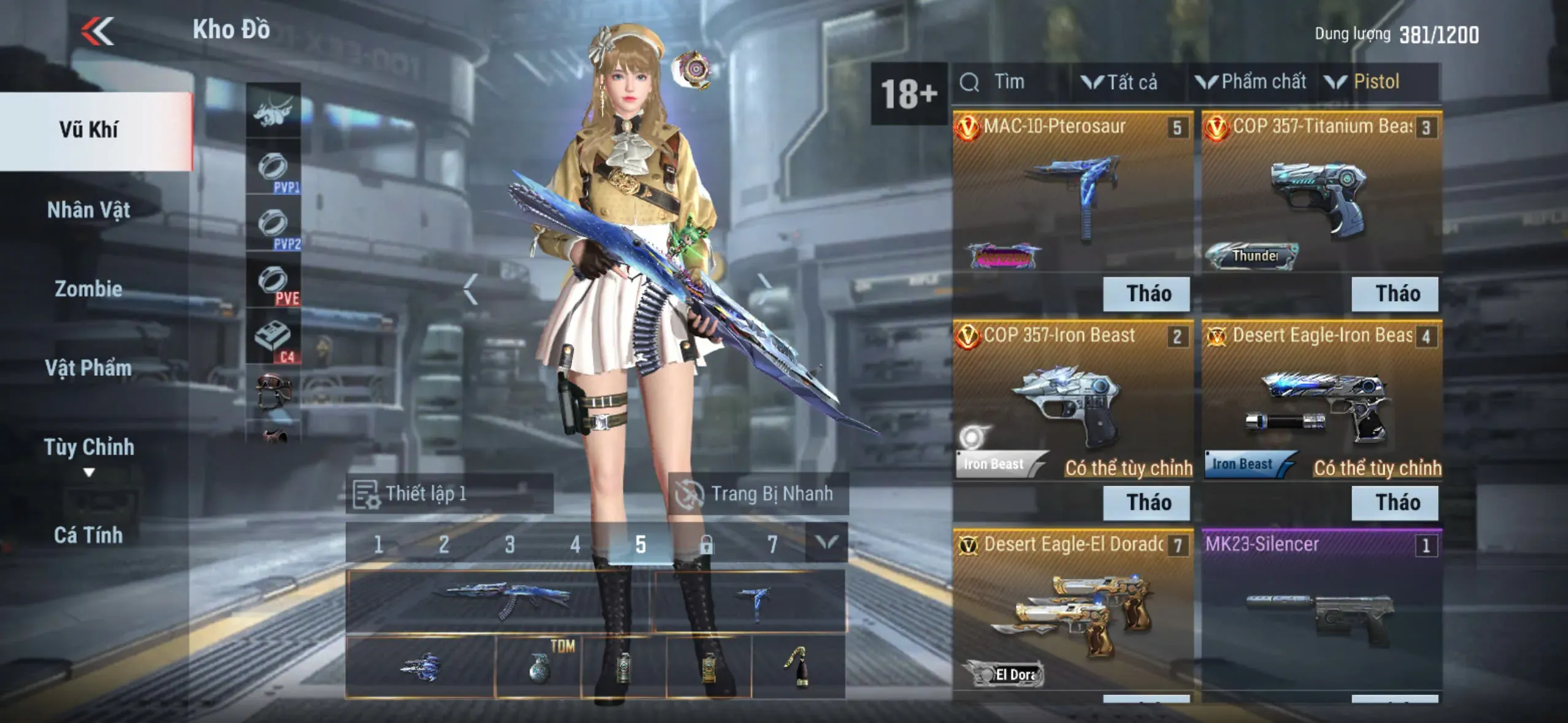
Task: Select the C4 equipment slot icon
Action: 274,338
